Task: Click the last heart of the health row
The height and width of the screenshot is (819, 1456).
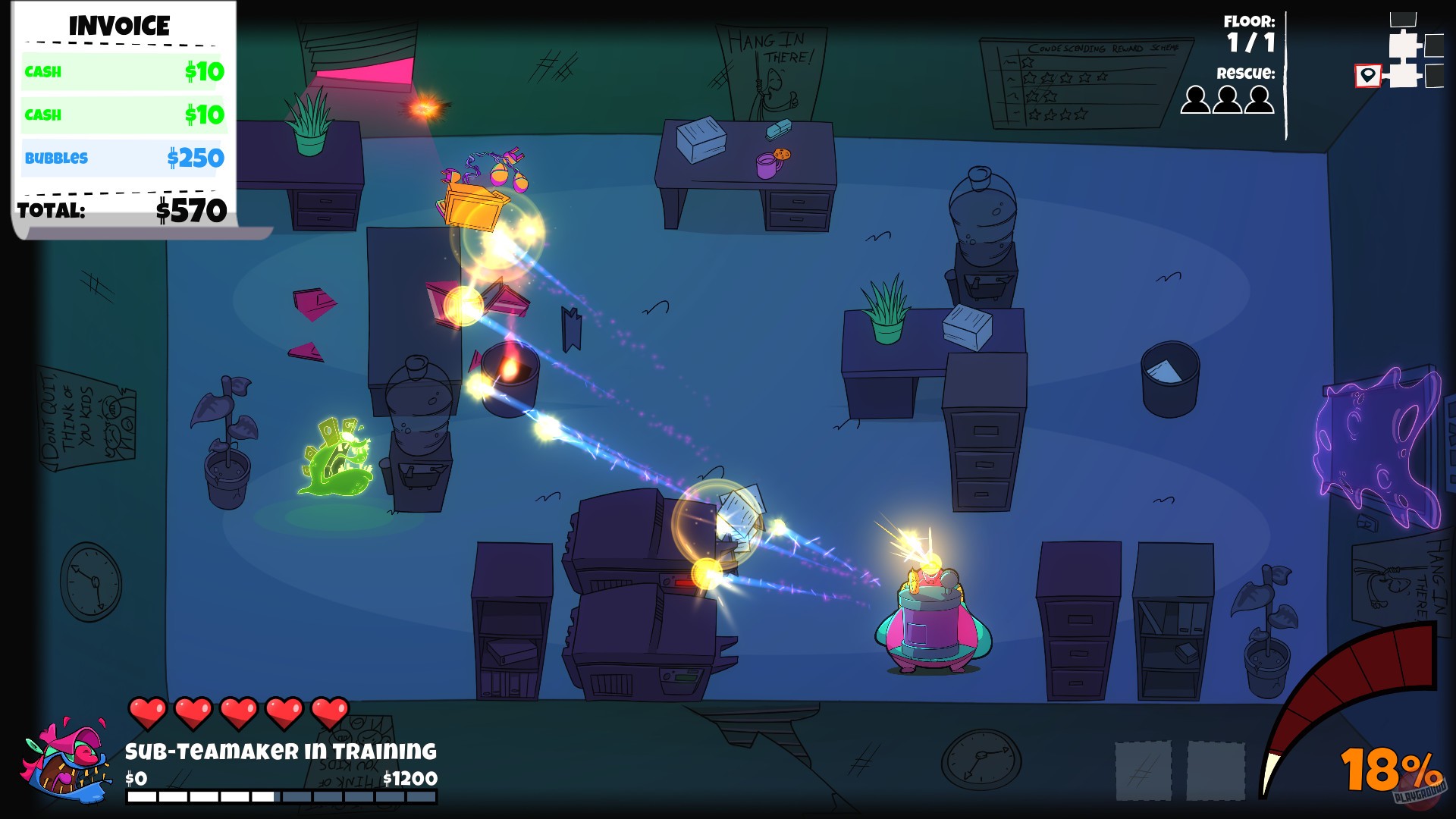Action: pyautogui.click(x=328, y=713)
